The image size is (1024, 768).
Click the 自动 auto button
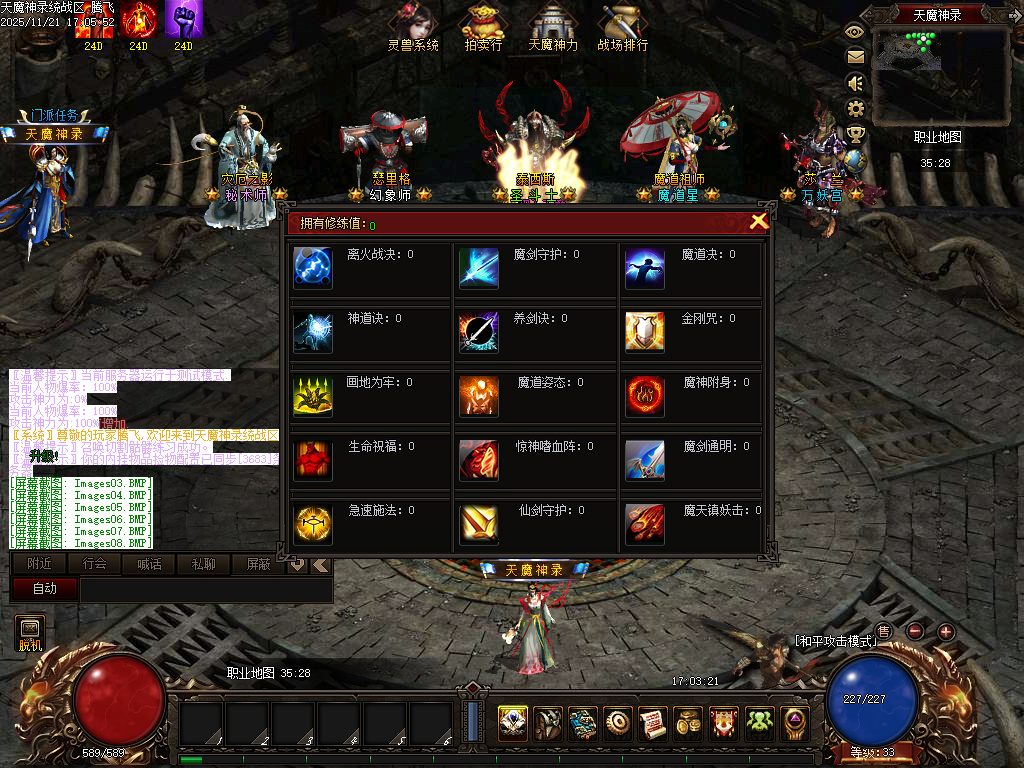point(45,589)
